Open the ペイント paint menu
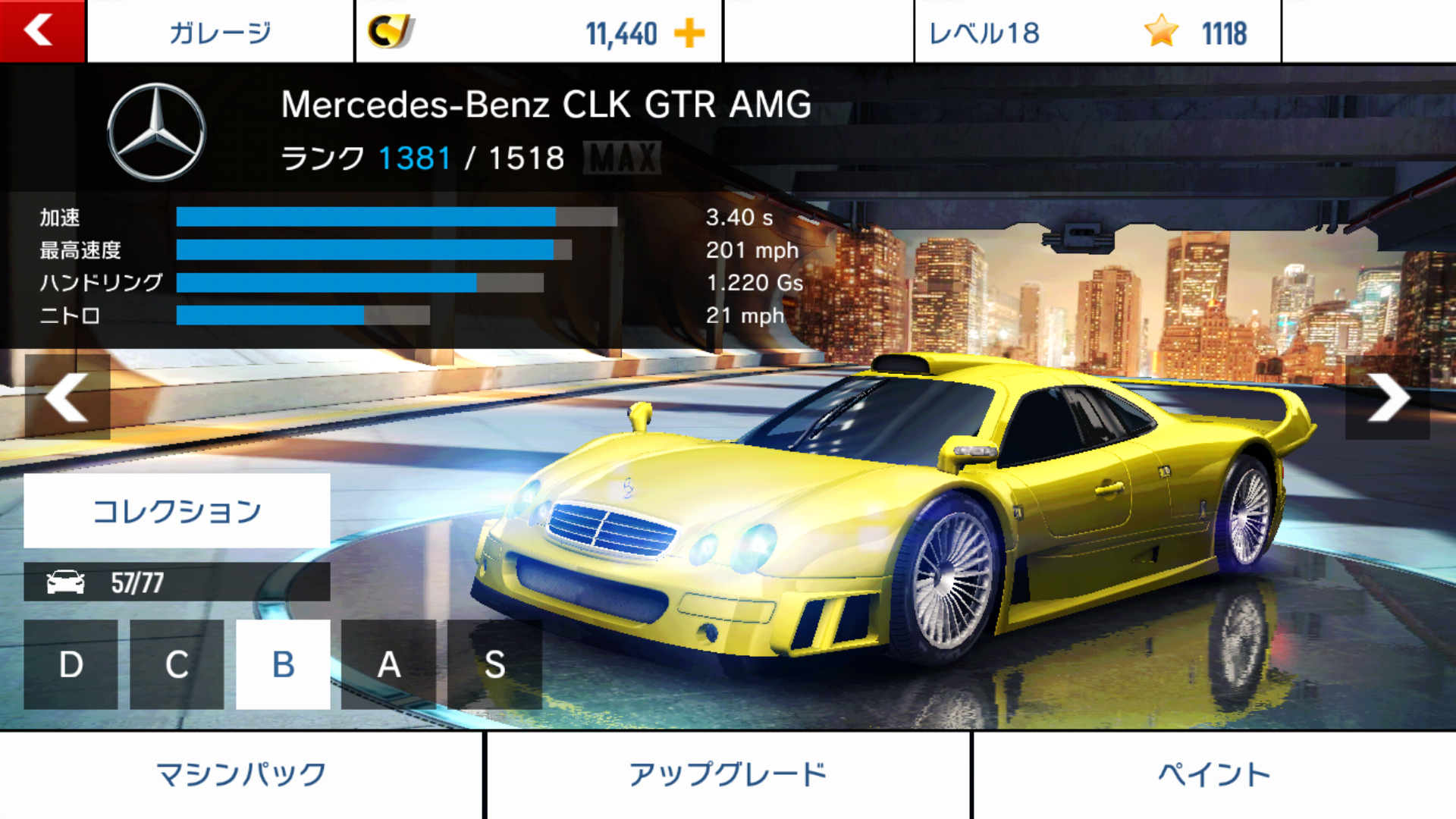The width and height of the screenshot is (1456, 819). [x=1213, y=774]
